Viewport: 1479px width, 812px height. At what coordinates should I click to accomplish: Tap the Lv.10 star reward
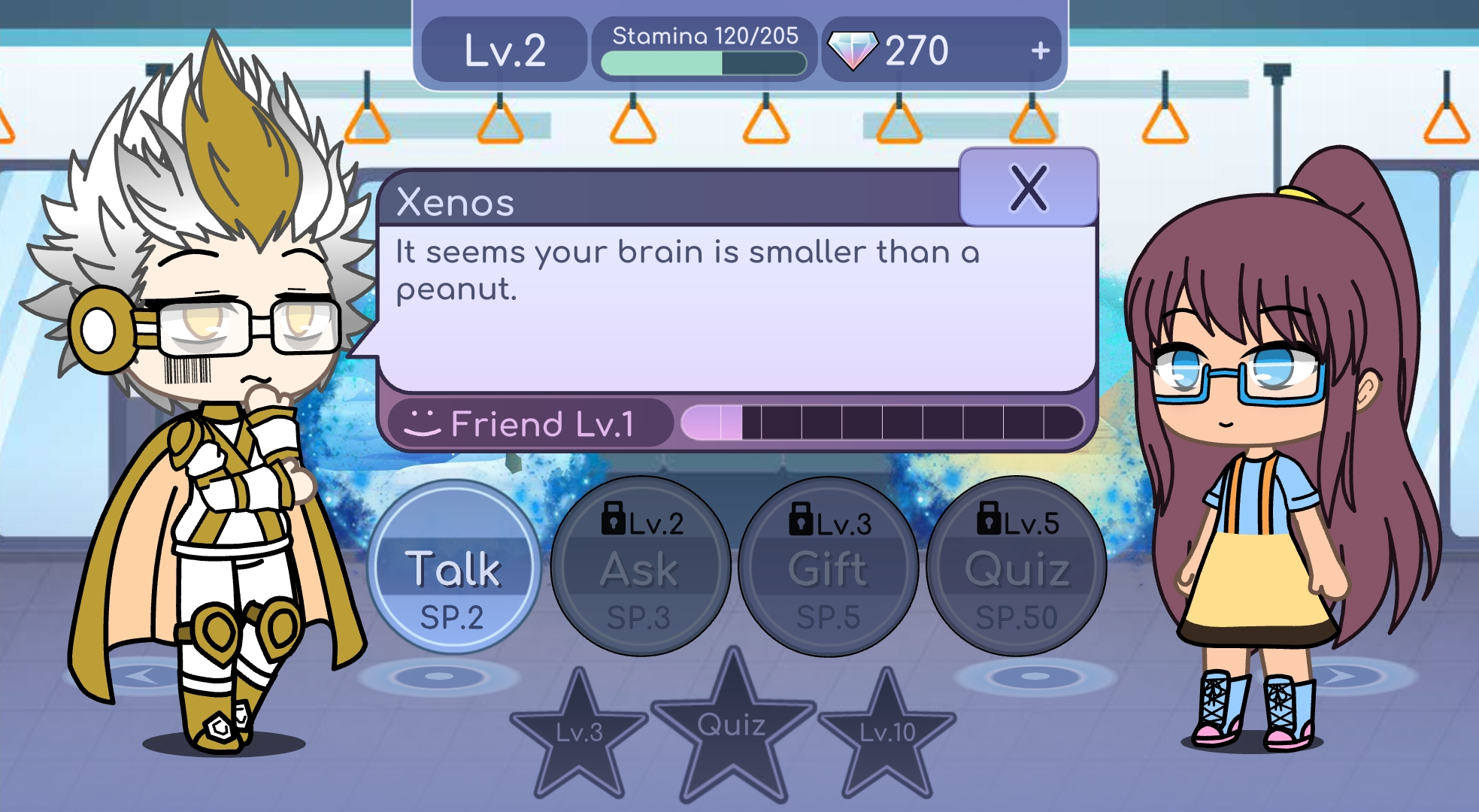(887, 733)
